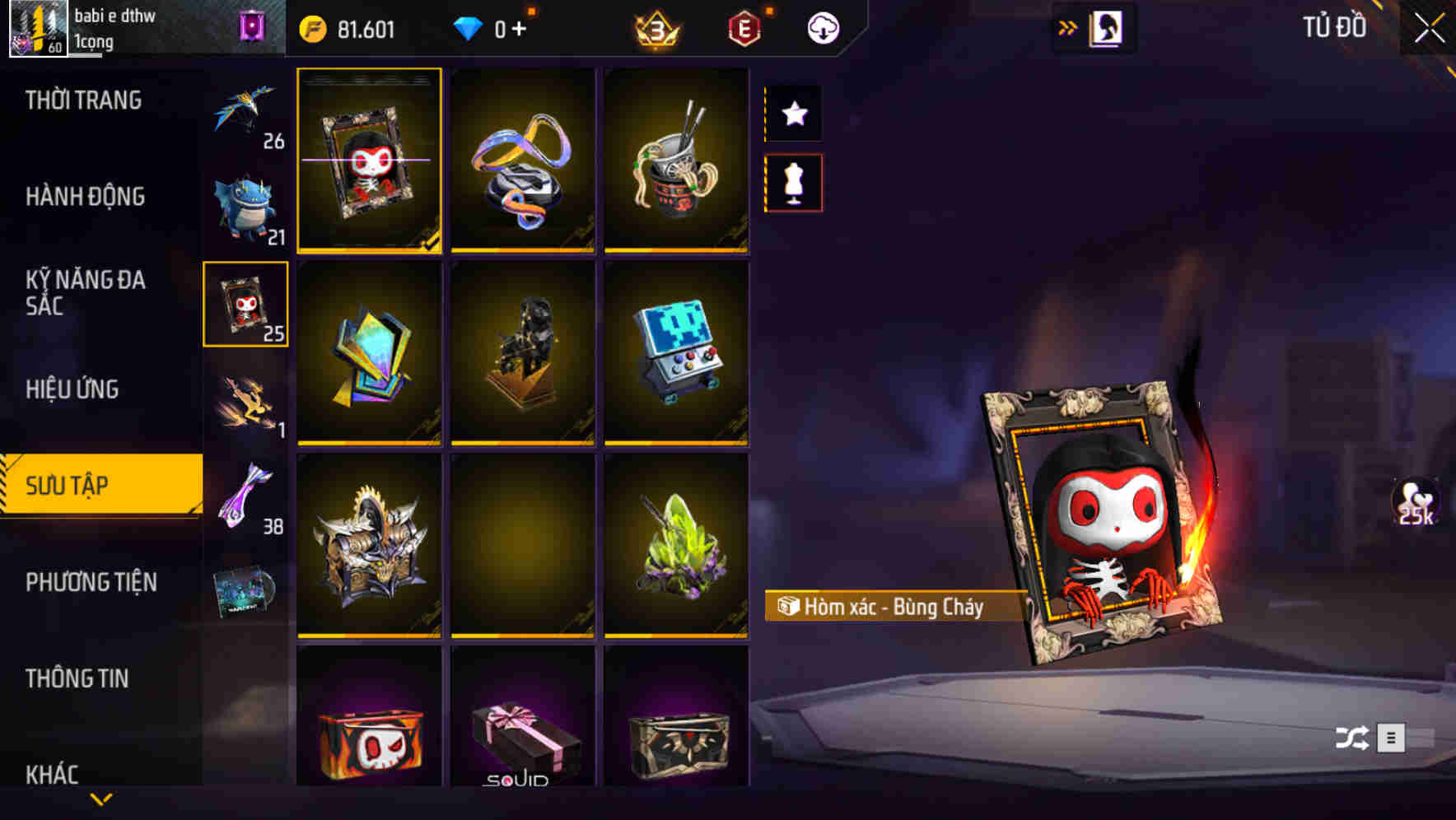Toggle the star favorite filter
The width and height of the screenshot is (1456, 820).
tap(793, 114)
